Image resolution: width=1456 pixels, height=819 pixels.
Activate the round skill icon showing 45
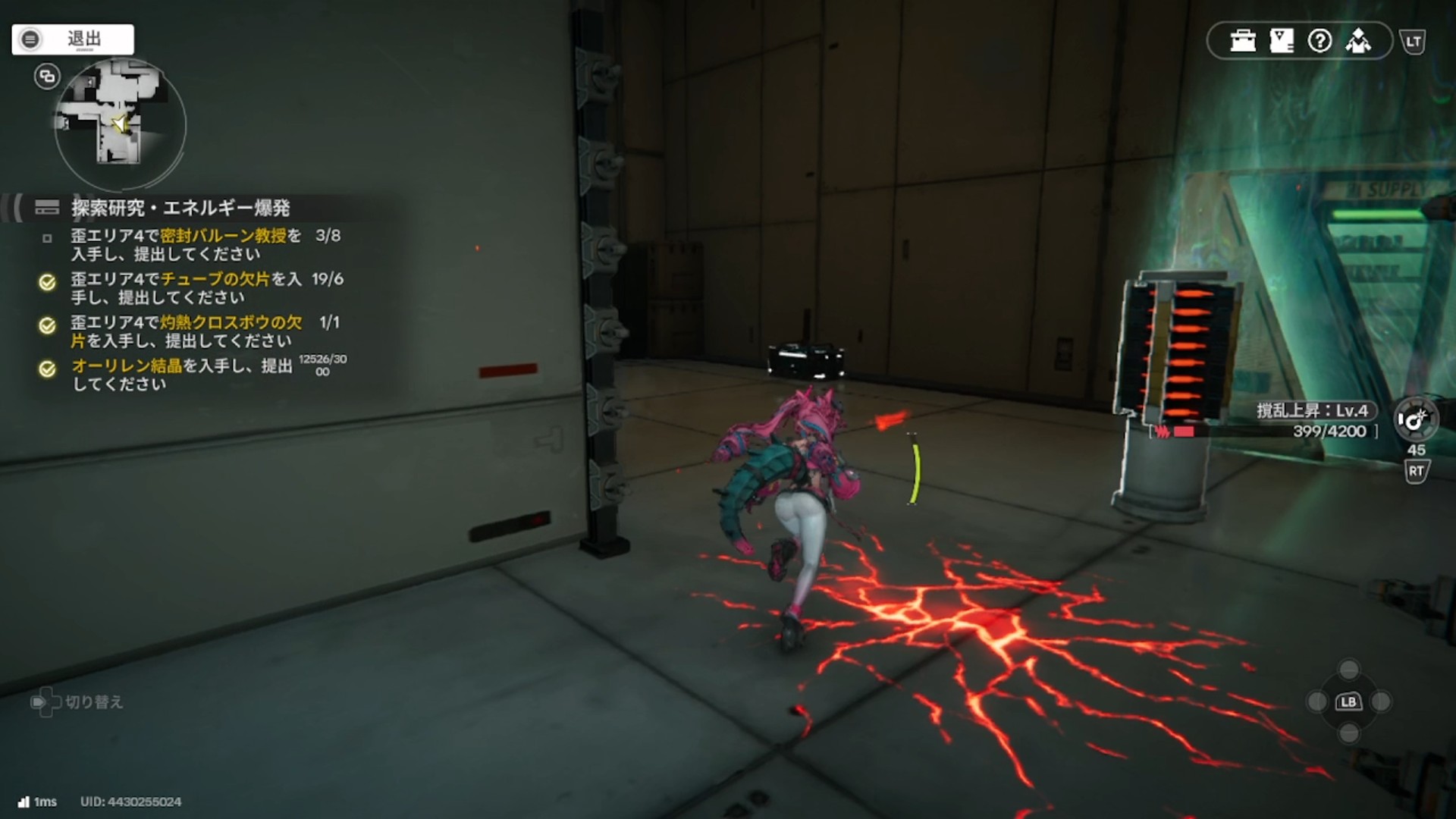(1414, 419)
